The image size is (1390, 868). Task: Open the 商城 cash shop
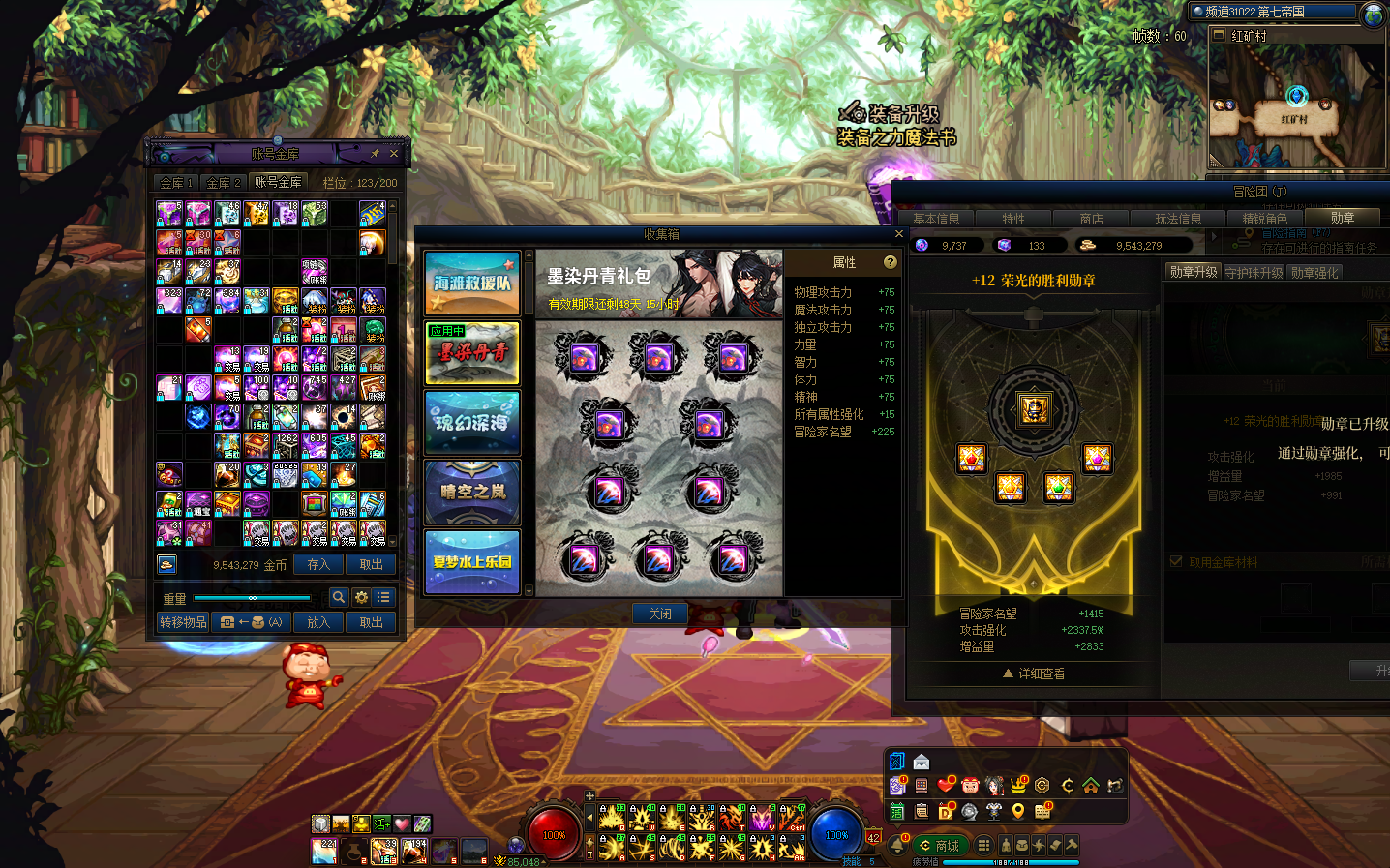pos(939,846)
